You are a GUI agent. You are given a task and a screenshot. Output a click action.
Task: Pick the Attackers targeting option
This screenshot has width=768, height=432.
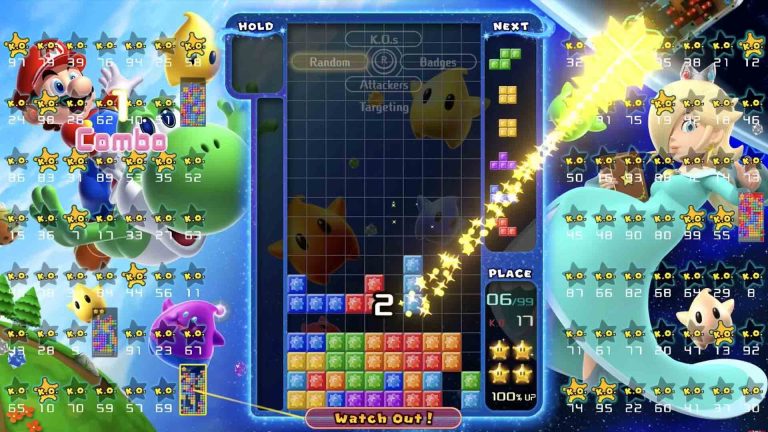pos(385,83)
